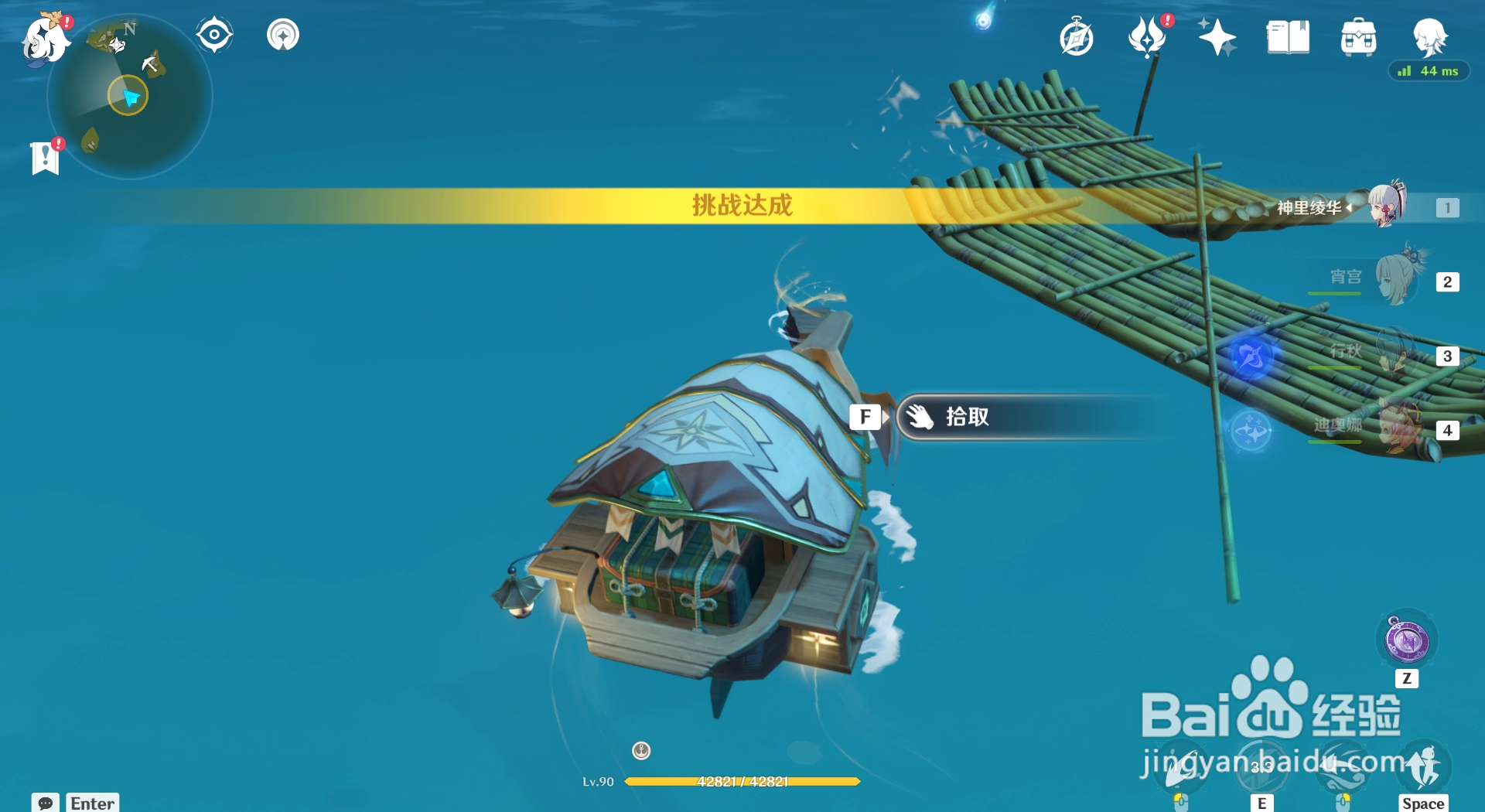
Task: Click the compass tracker icon near minimap
Action: (213, 33)
